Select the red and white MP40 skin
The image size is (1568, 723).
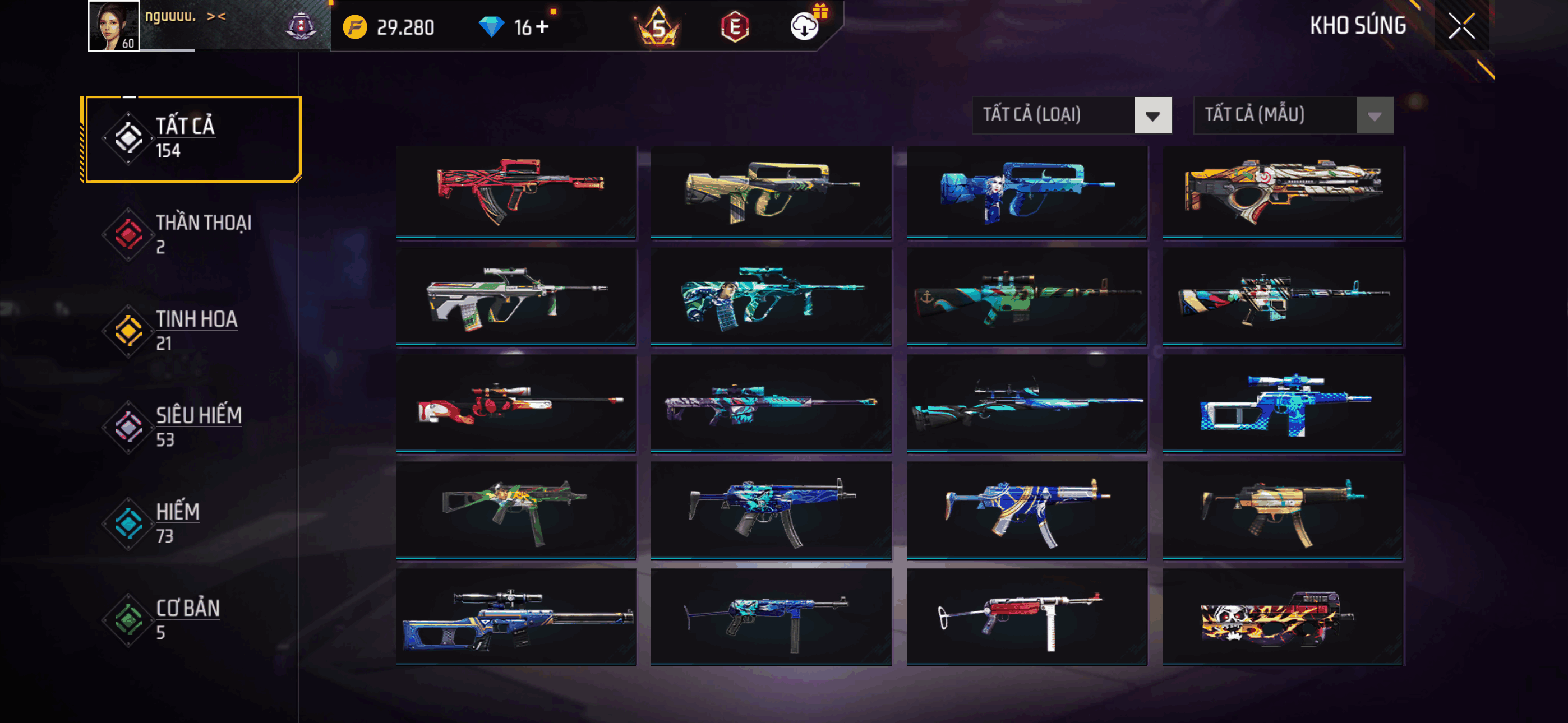1026,617
